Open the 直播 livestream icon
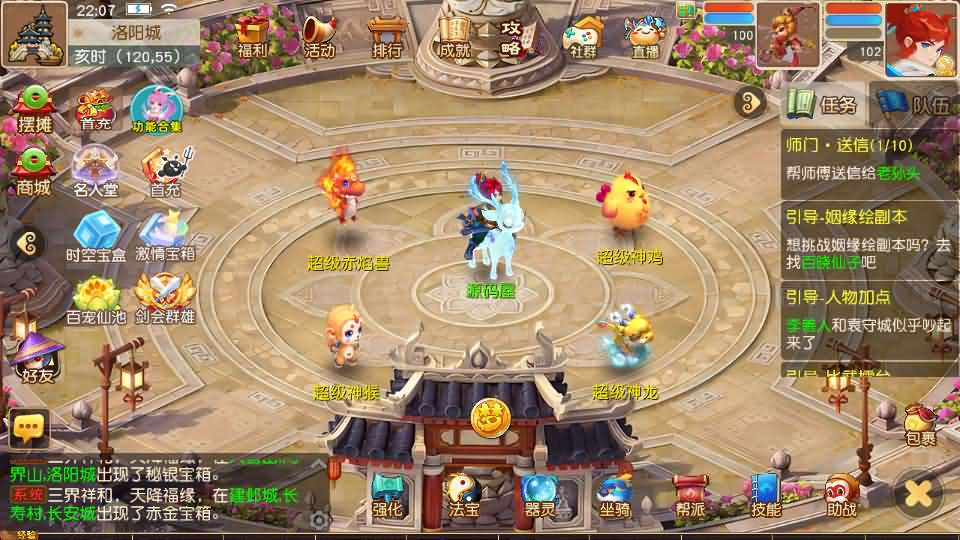This screenshot has height=540, width=960. [x=645, y=35]
